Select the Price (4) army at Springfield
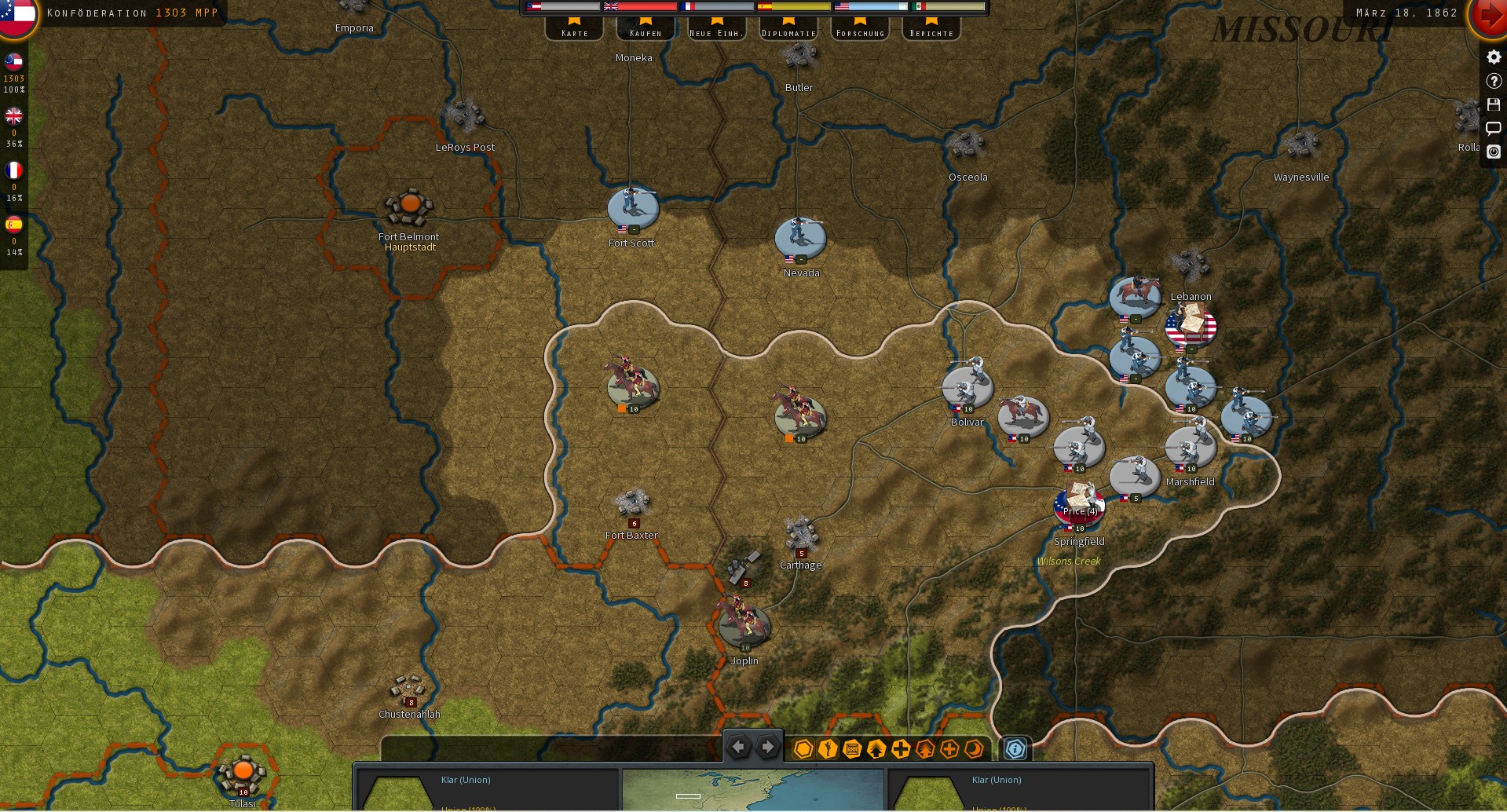Viewport: 1507px width, 812px height. click(x=1078, y=506)
